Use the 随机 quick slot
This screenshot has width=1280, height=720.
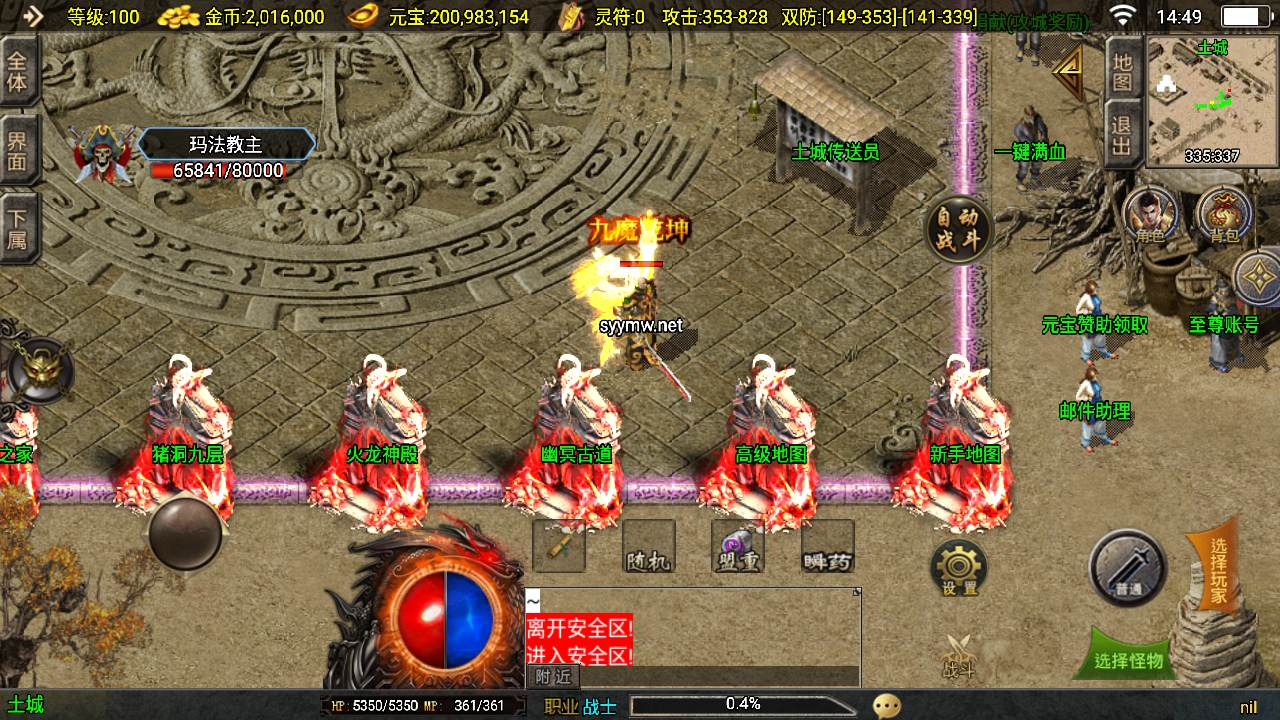[648, 547]
